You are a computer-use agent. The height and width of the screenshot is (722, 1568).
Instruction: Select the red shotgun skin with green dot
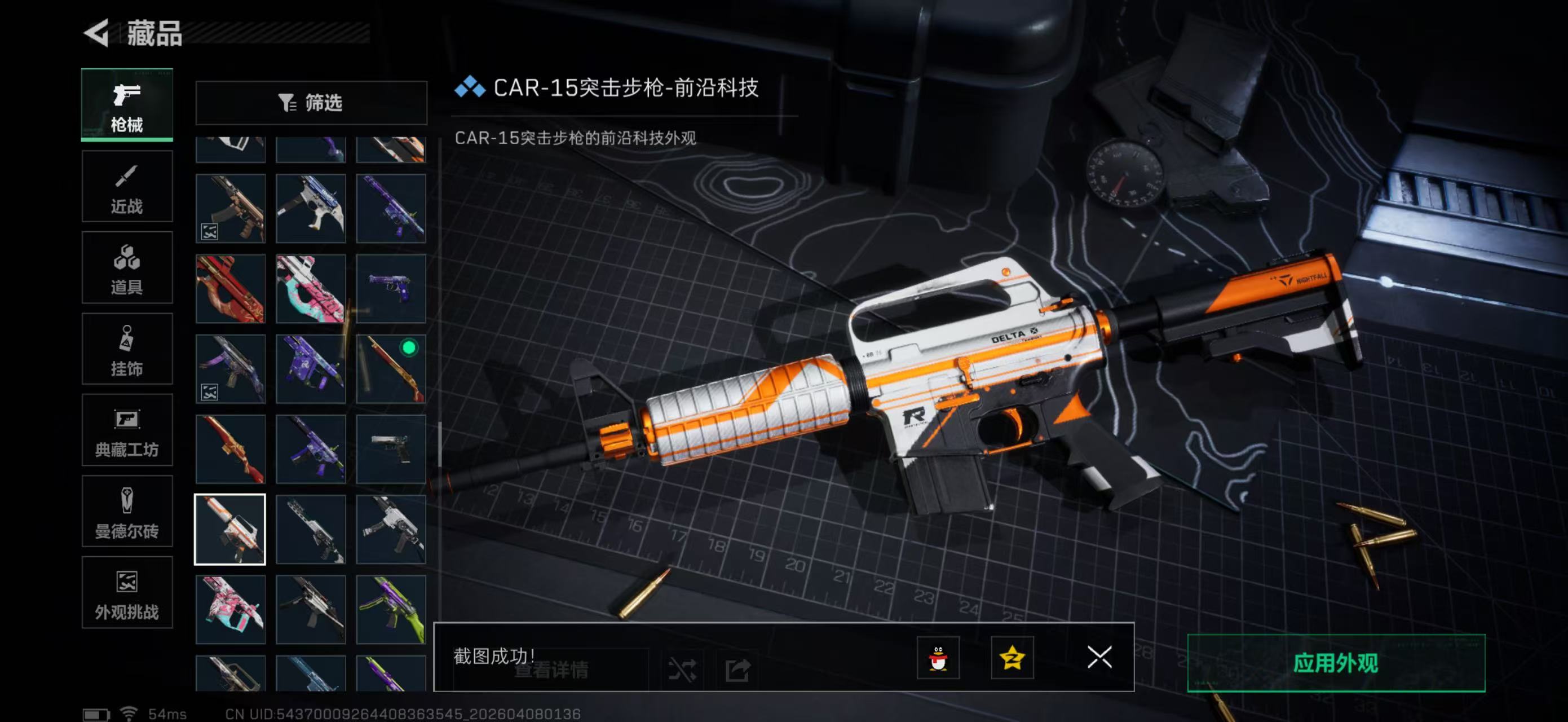pyautogui.click(x=391, y=369)
